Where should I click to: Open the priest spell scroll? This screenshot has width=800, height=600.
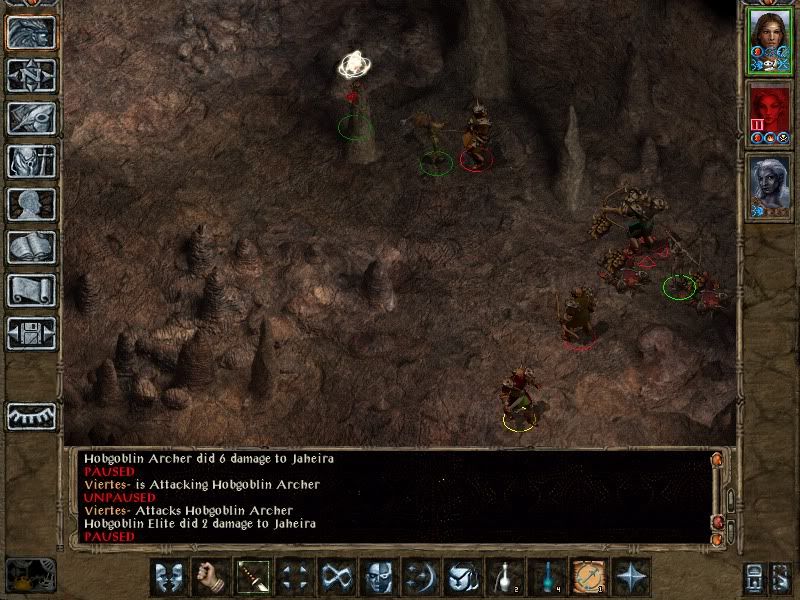point(31,290)
